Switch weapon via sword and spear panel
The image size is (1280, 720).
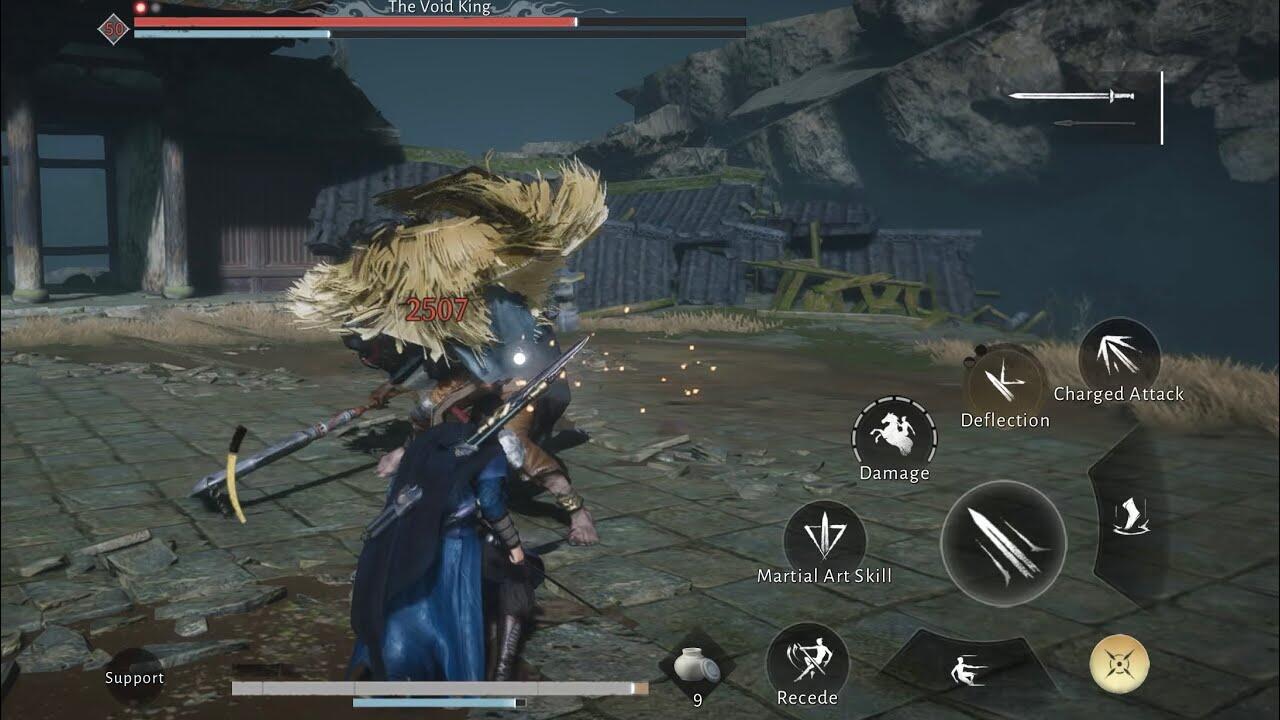click(1083, 107)
